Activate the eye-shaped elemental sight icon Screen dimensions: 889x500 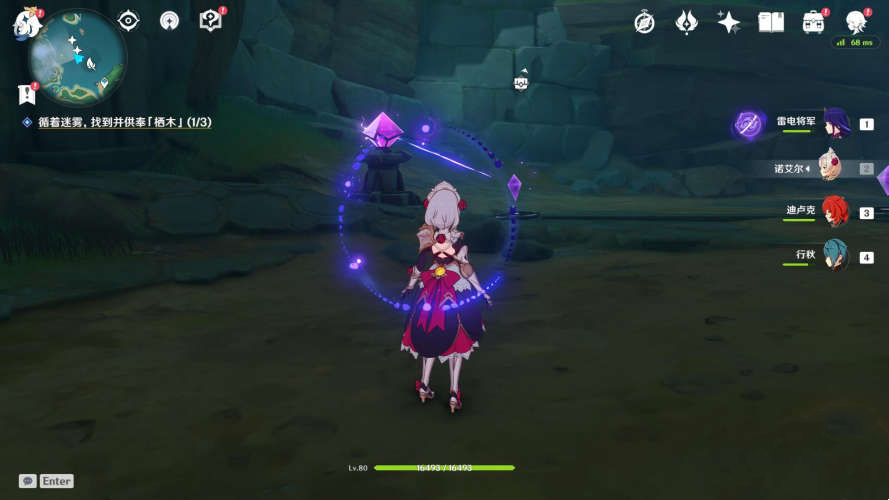click(x=129, y=21)
